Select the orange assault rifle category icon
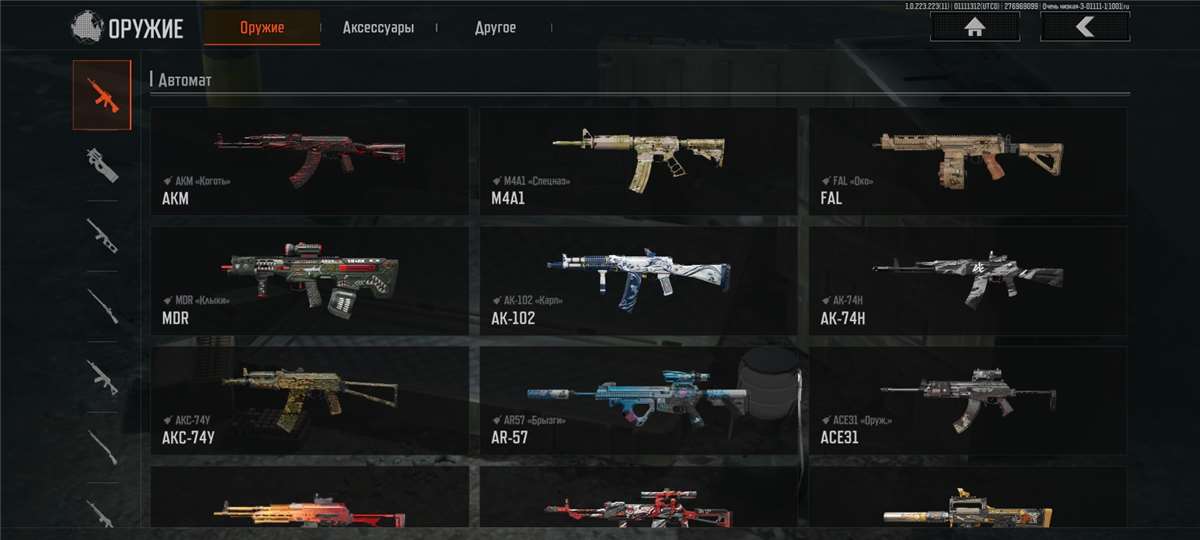The width and height of the screenshot is (1200, 540). 101,95
